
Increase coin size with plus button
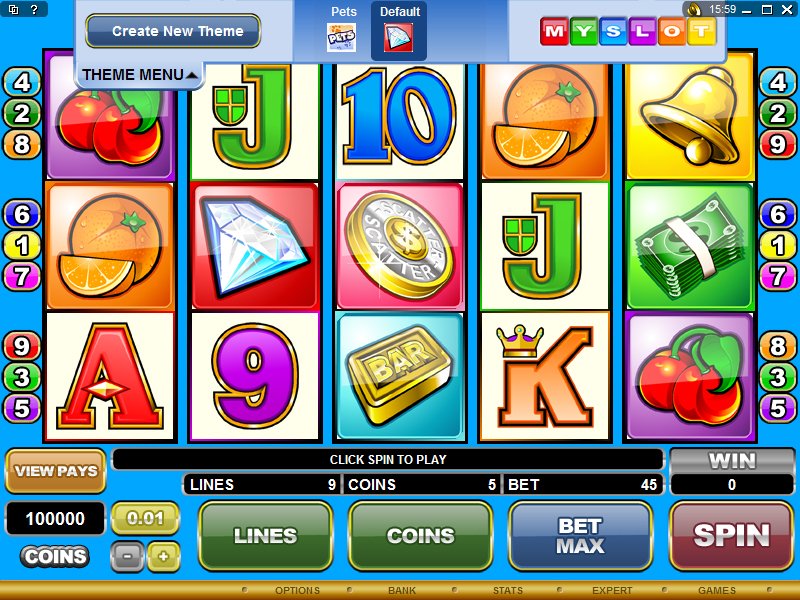(x=163, y=556)
